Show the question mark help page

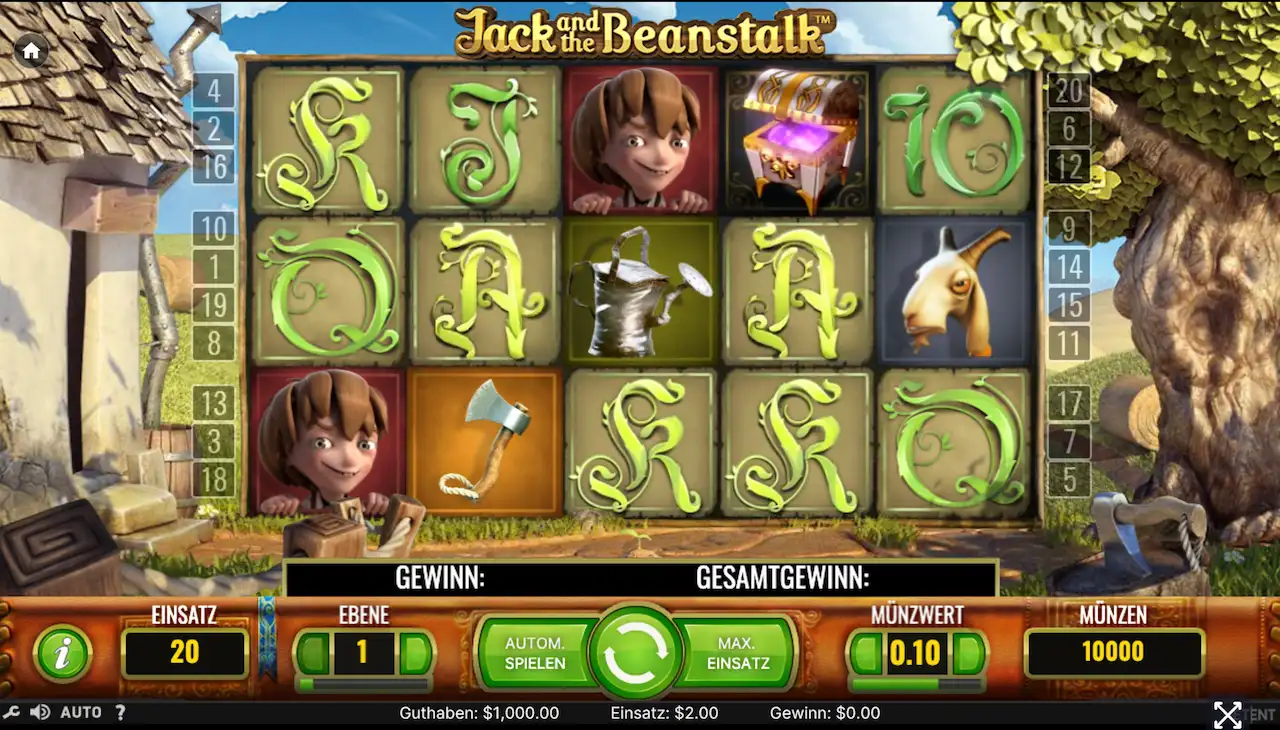click(x=120, y=713)
